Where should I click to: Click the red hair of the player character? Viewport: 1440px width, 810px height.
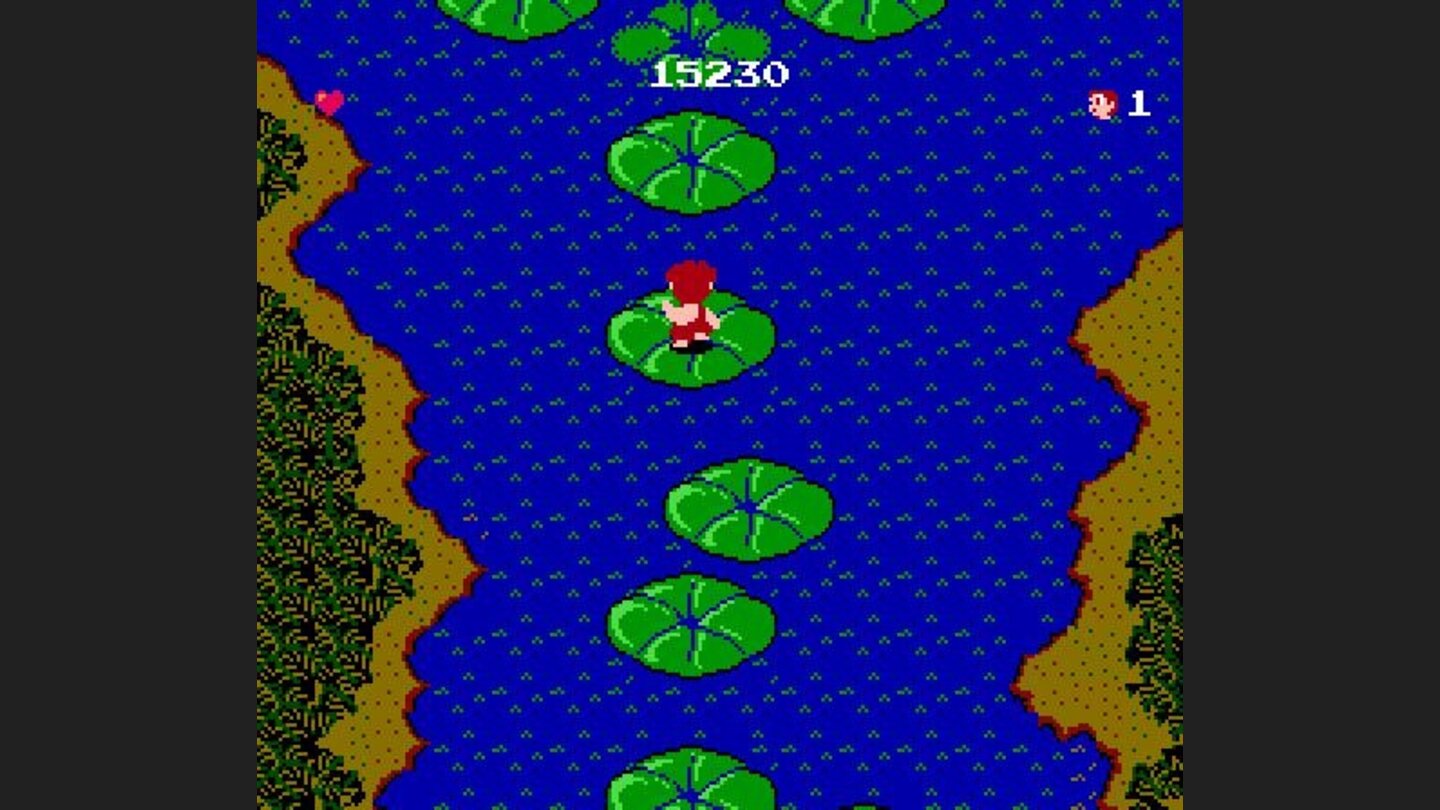[x=693, y=272]
